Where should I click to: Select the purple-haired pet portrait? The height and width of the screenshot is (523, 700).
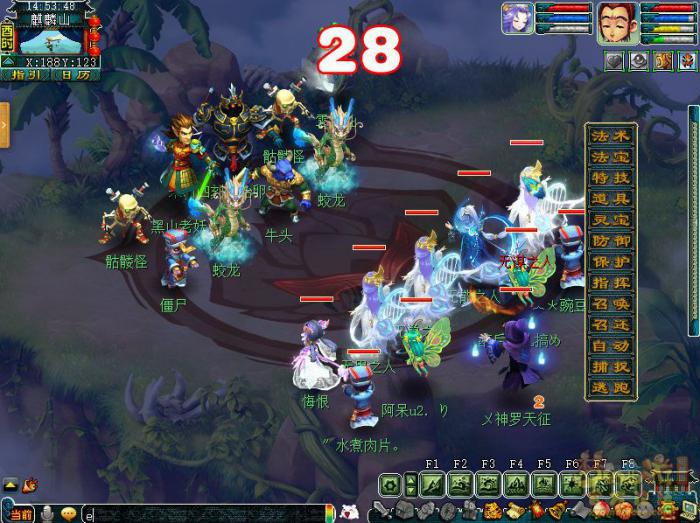click(x=517, y=19)
